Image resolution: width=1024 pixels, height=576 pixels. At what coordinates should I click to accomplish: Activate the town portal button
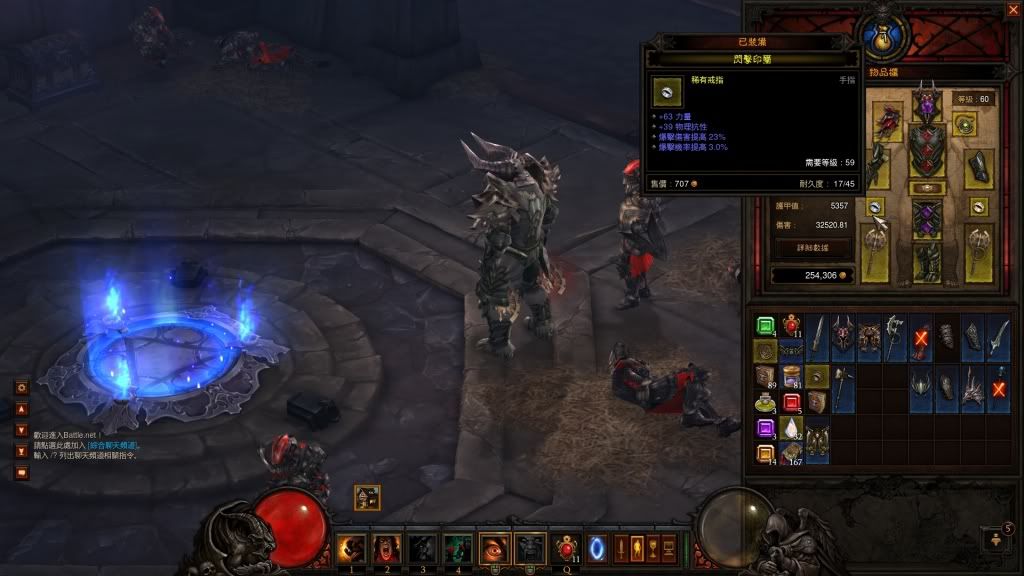(599, 548)
